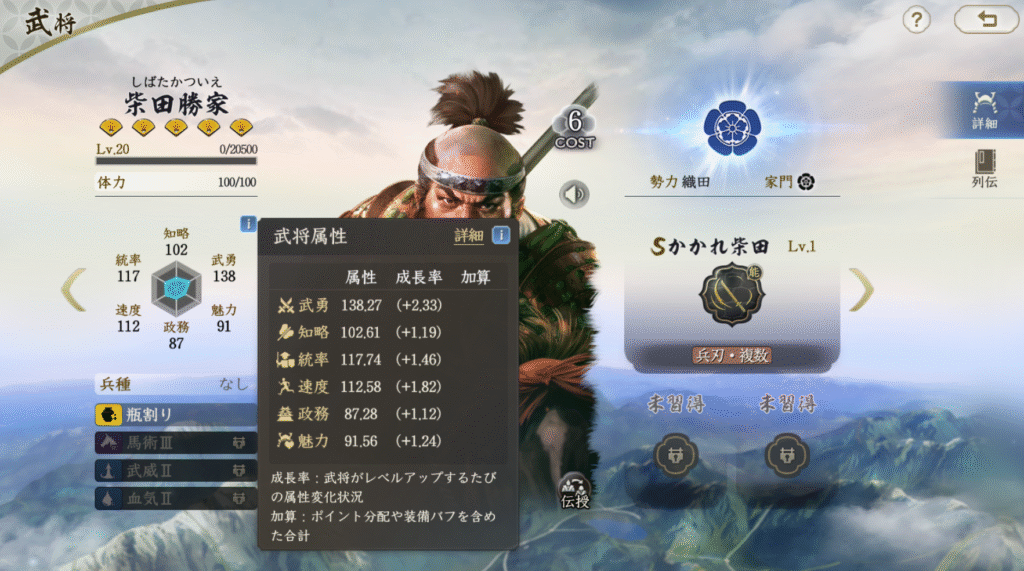
Task: Open the help question mark button
Action: coord(917,19)
